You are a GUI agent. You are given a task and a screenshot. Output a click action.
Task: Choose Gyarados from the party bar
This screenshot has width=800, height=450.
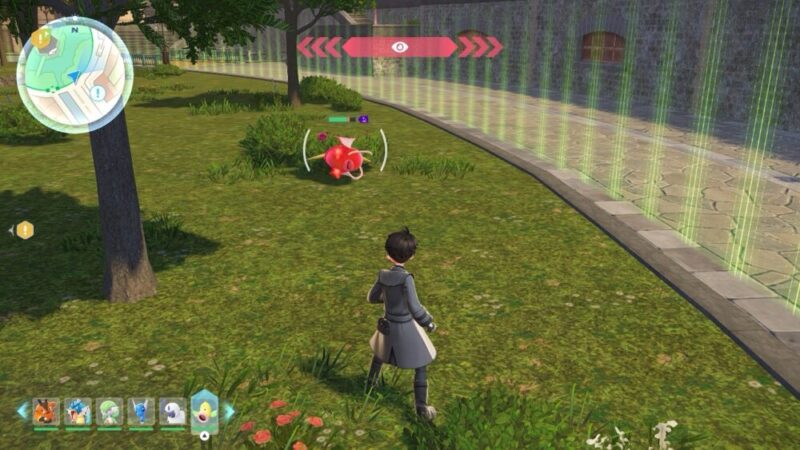[x=77, y=411]
